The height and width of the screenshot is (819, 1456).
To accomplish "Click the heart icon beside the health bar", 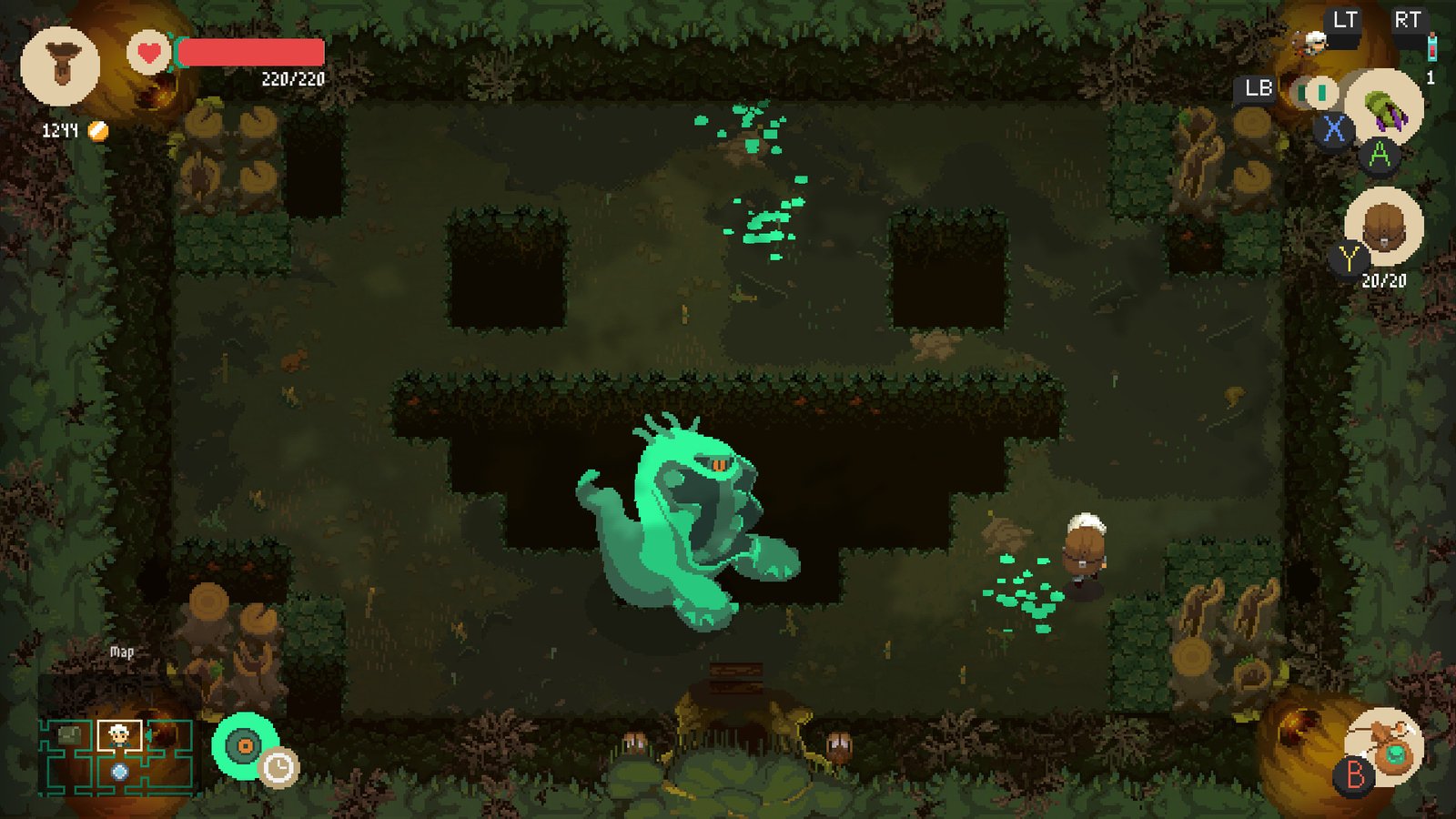I will coord(147,53).
